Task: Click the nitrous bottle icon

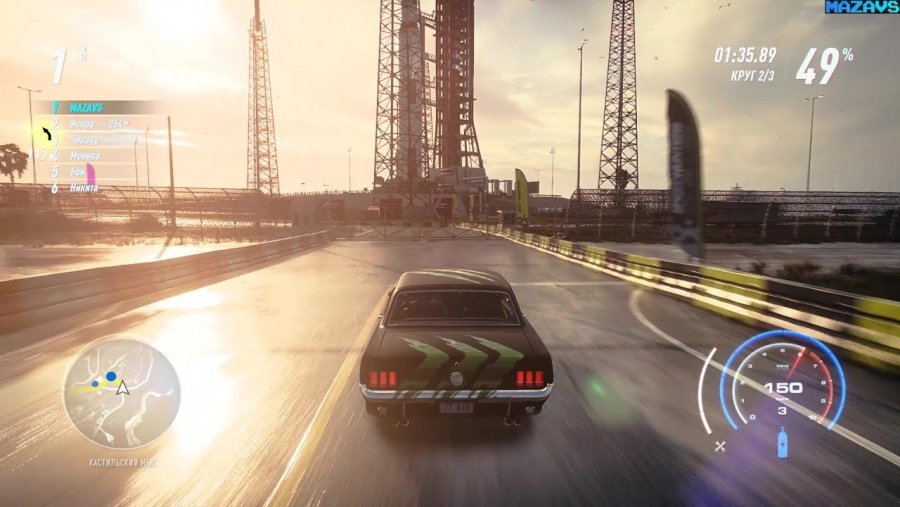Action: [782, 441]
